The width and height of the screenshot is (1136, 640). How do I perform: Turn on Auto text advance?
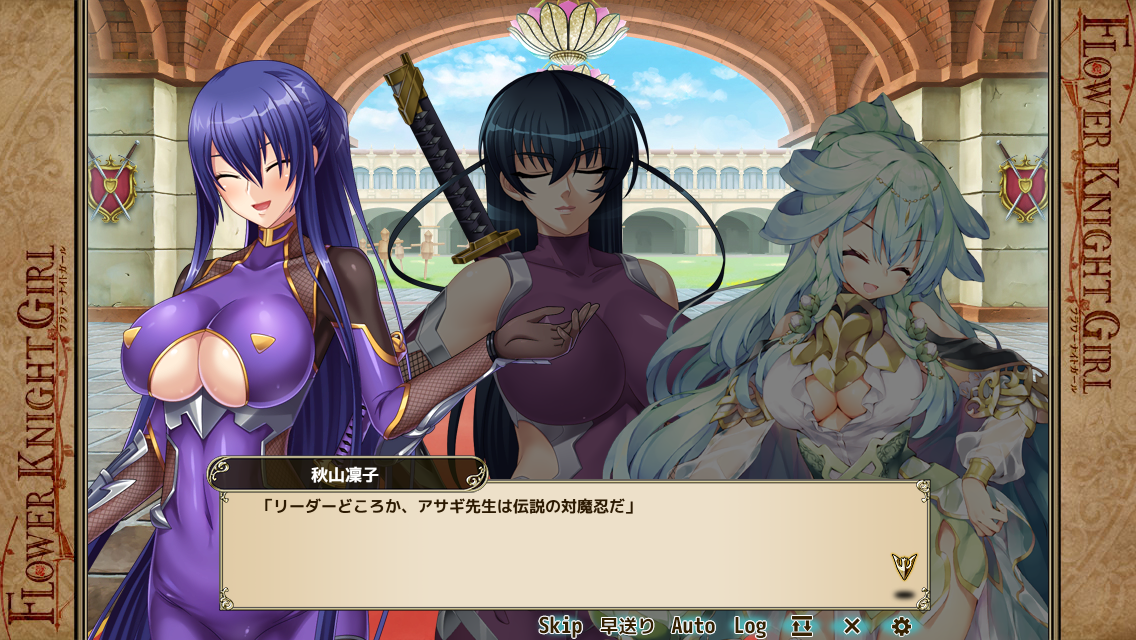693,626
